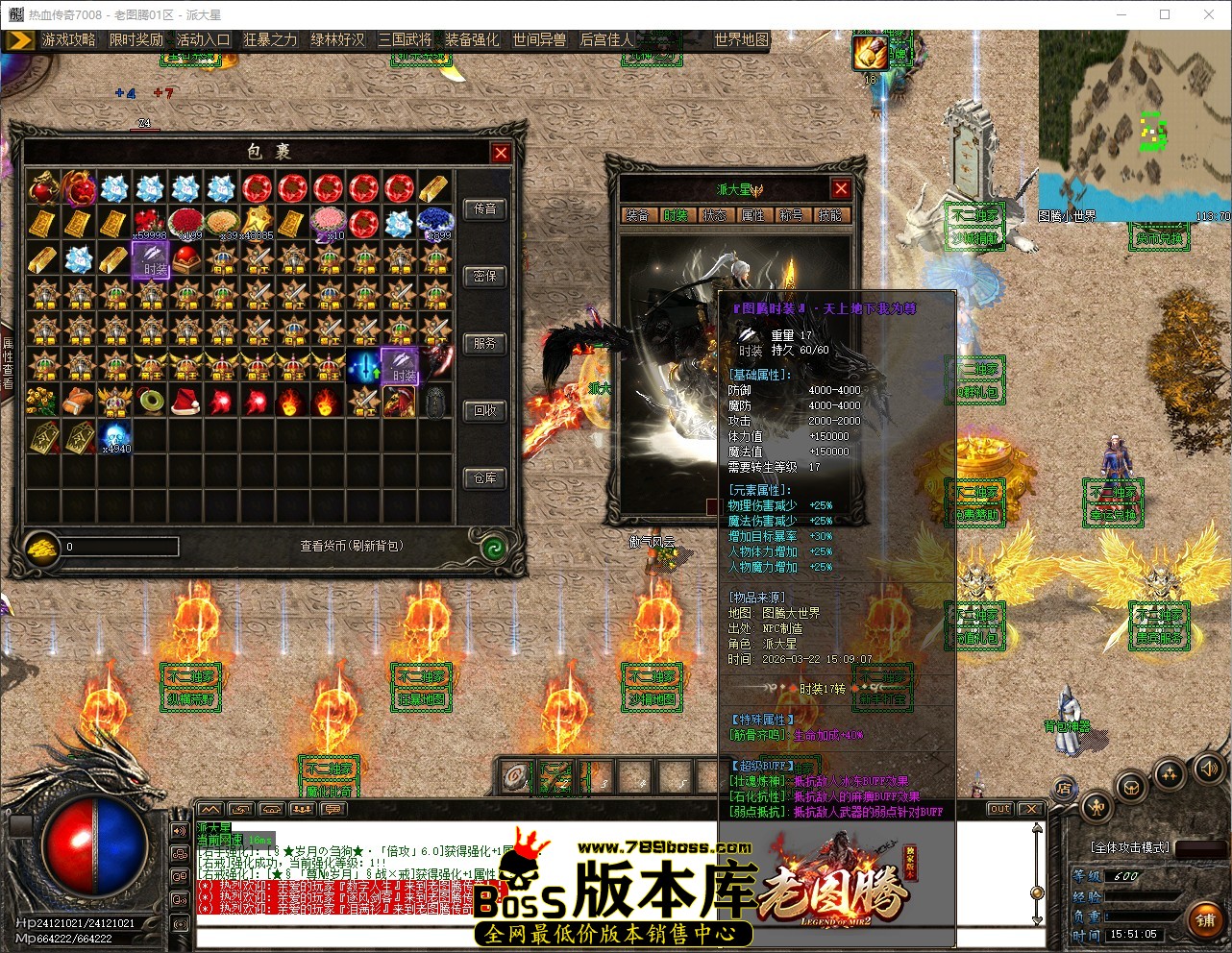Toggle the 'out' switch above the chat window
1232x953 pixels.
click(x=999, y=809)
